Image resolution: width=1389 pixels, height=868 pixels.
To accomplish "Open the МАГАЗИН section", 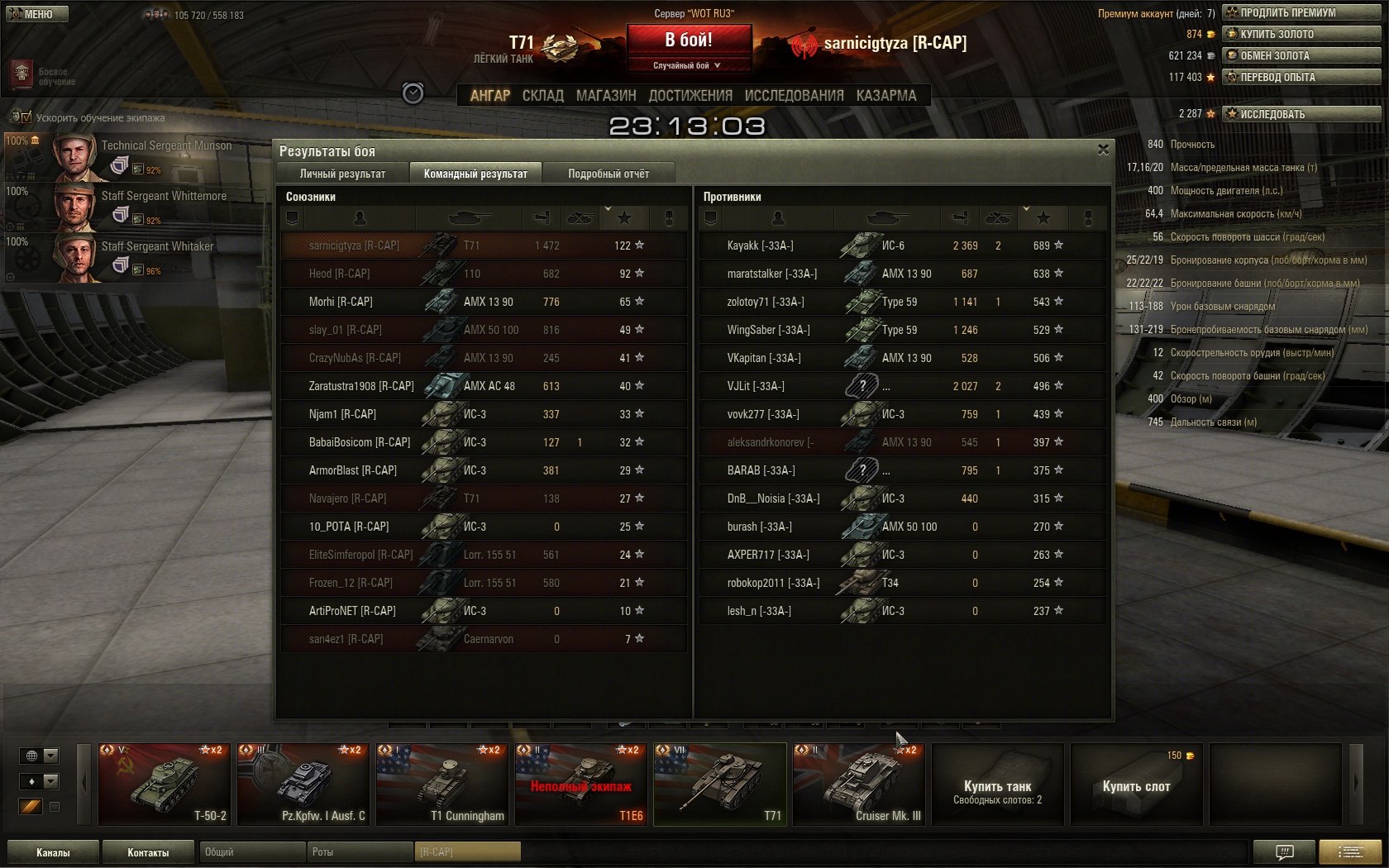I will click(606, 96).
